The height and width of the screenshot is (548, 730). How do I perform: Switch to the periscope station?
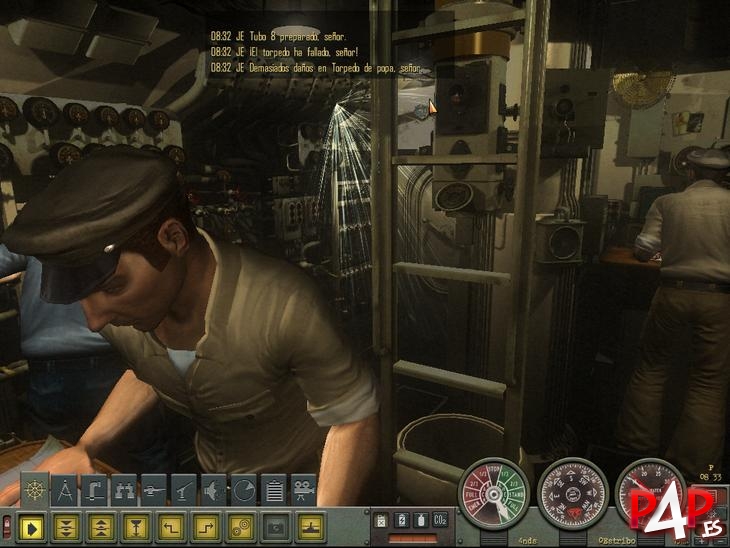[94, 488]
